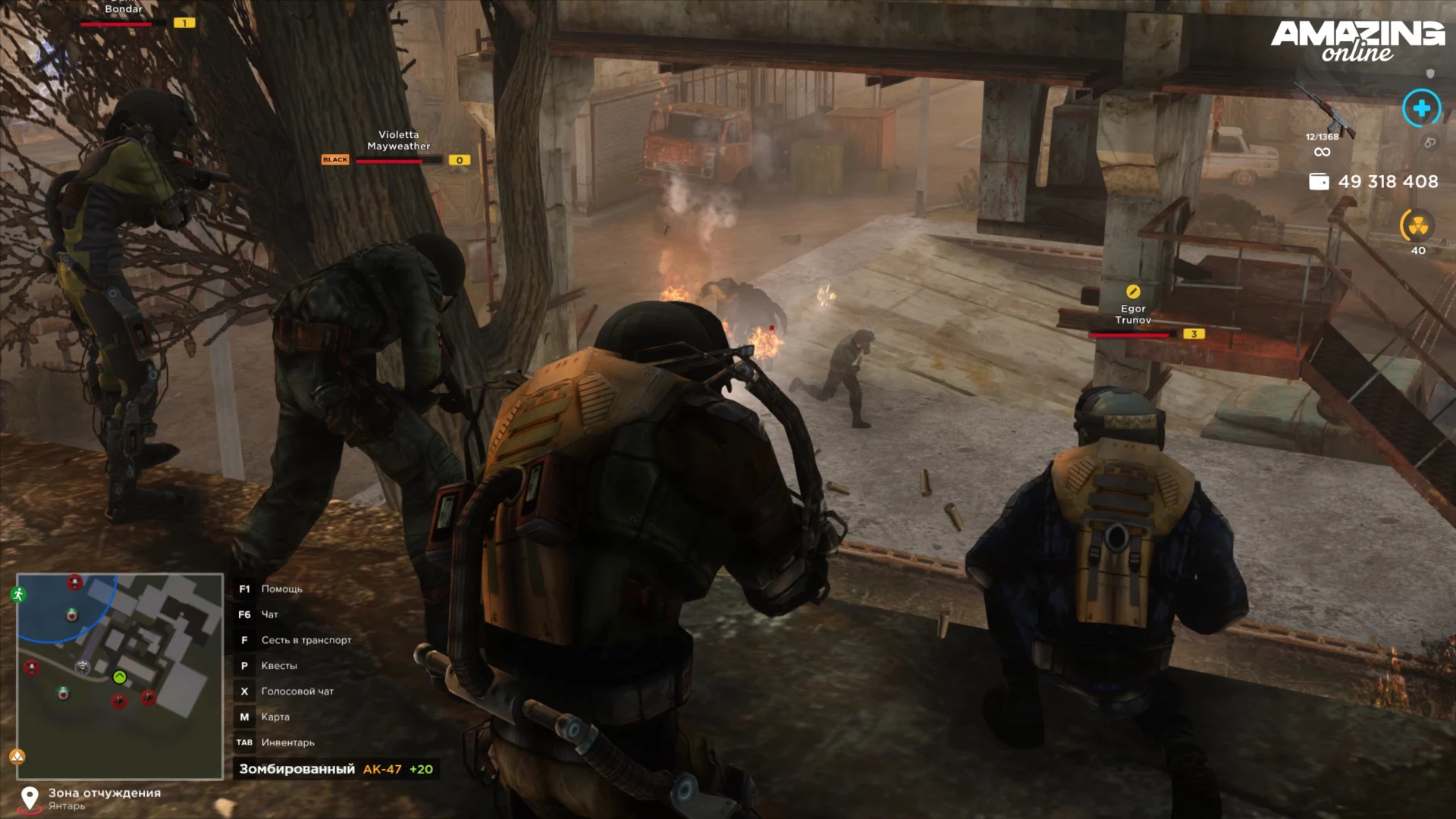Click the location pin beside Зона отчуждения
The width and height of the screenshot is (1456, 819).
30,798
